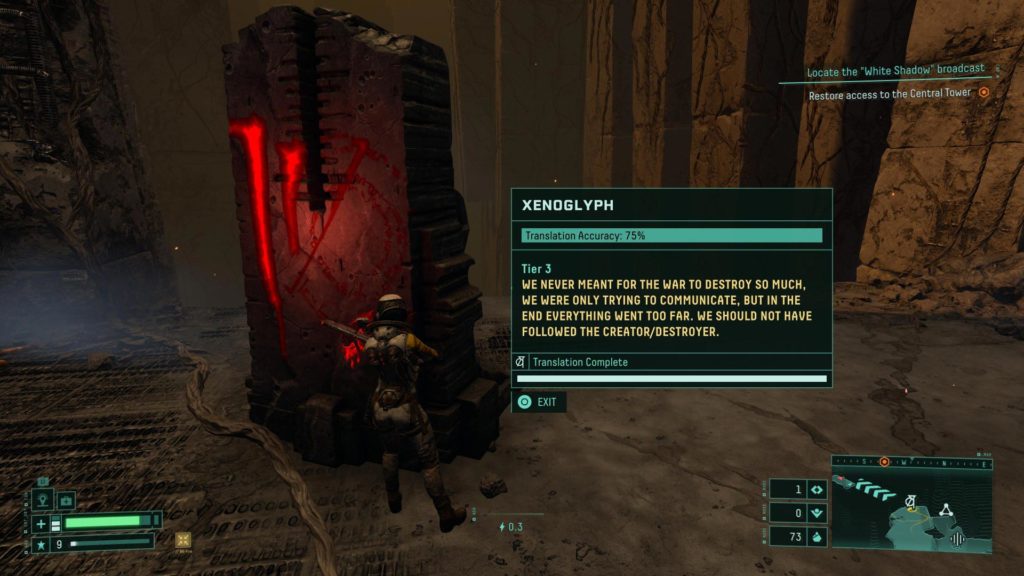The width and height of the screenshot is (1024, 576).
Task: Click the red objective marker on compass
Action: coord(884,461)
